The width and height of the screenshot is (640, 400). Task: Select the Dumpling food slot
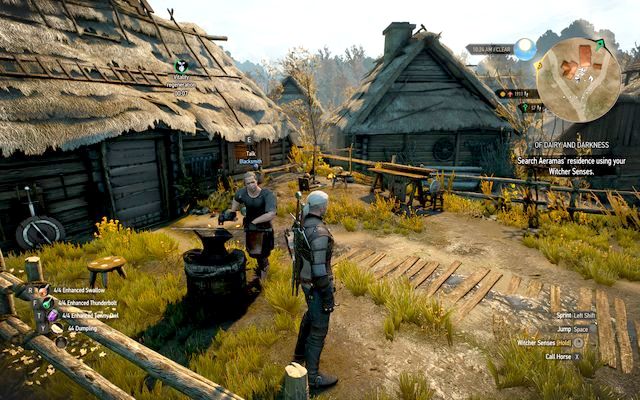click(x=56, y=327)
